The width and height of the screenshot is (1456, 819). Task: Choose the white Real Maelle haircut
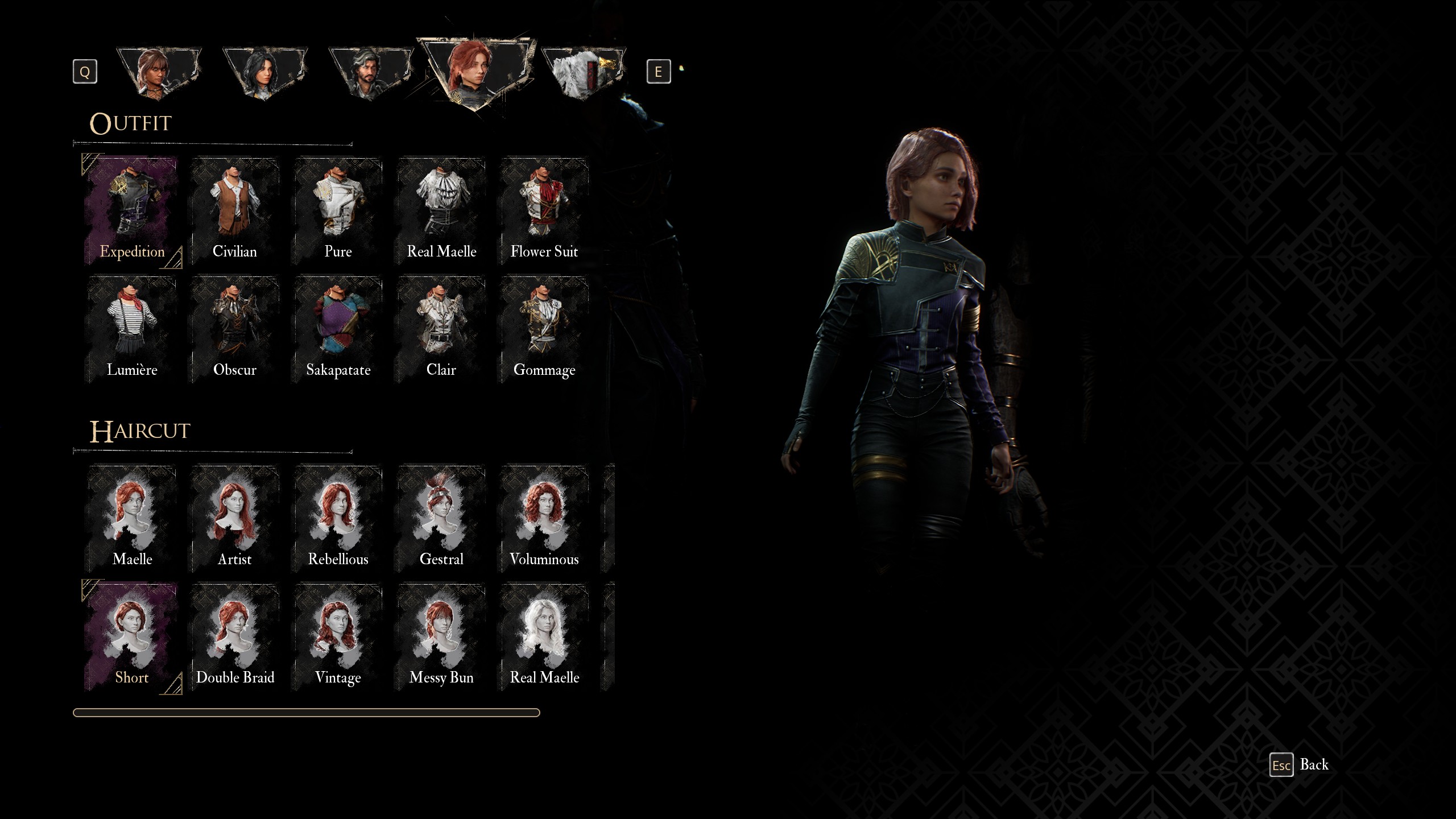pyautogui.click(x=544, y=636)
